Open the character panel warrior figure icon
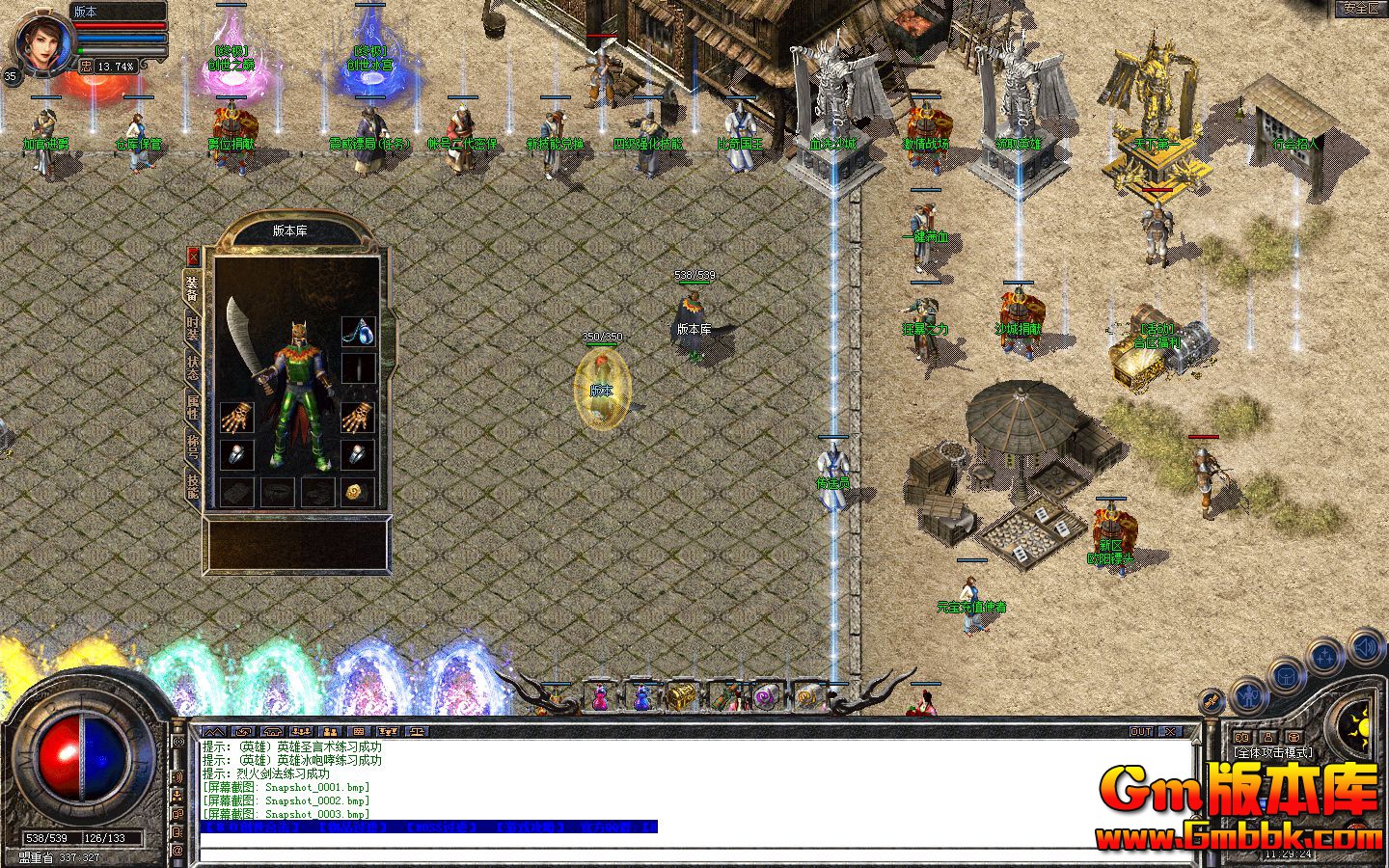1389x868 pixels. pos(1246,695)
